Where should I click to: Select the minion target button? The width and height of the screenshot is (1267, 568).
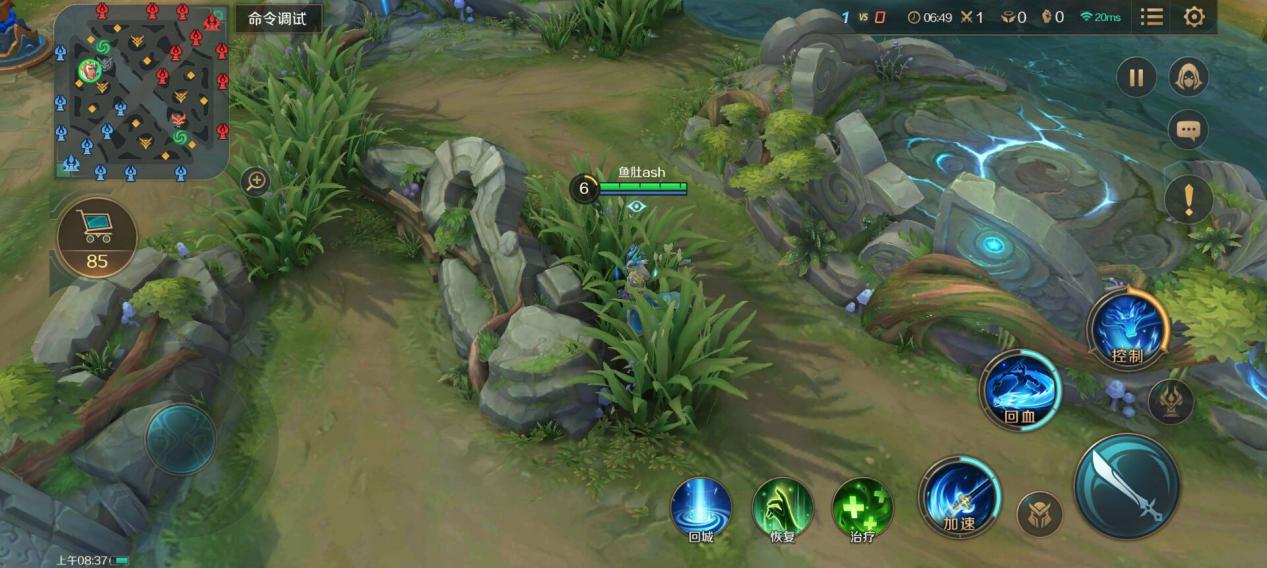1039,514
